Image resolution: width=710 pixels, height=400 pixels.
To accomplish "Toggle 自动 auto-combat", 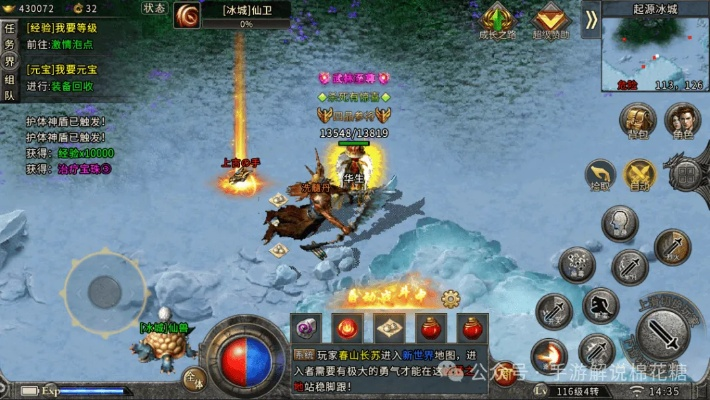I will (640, 175).
